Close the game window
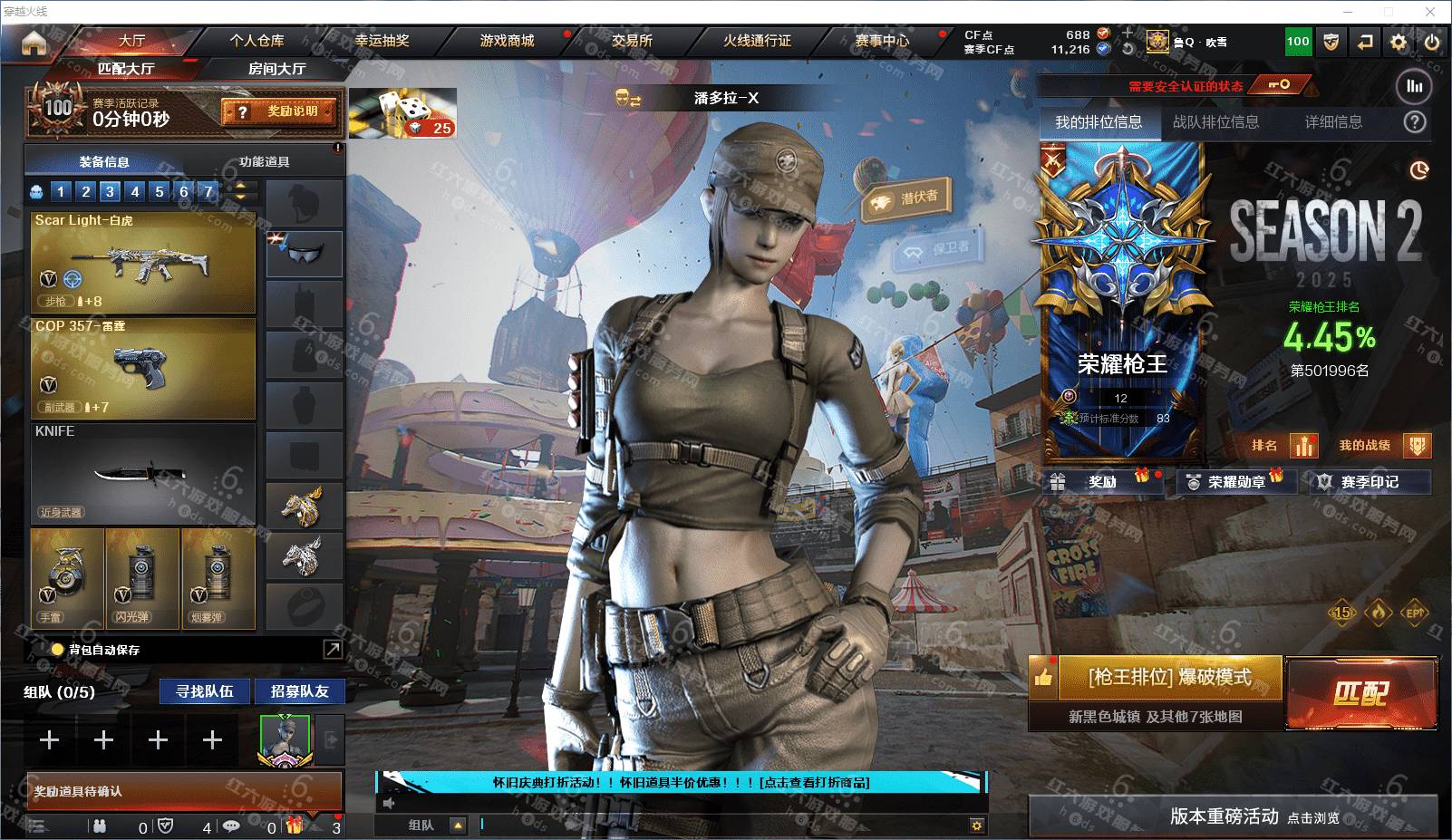The width and height of the screenshot is (1452, 840). pos(1430,12)
